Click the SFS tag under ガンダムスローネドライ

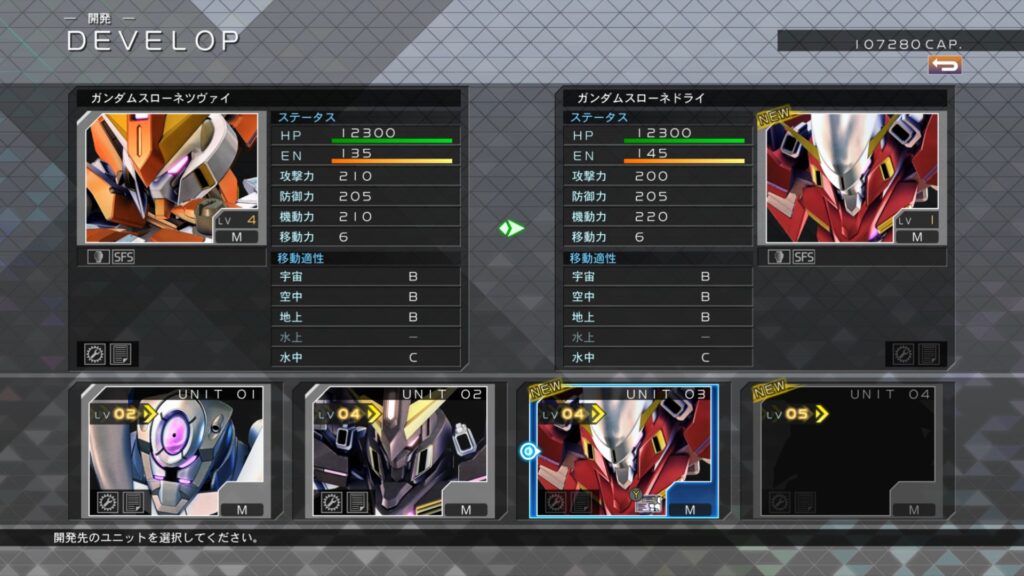point(803,257)
